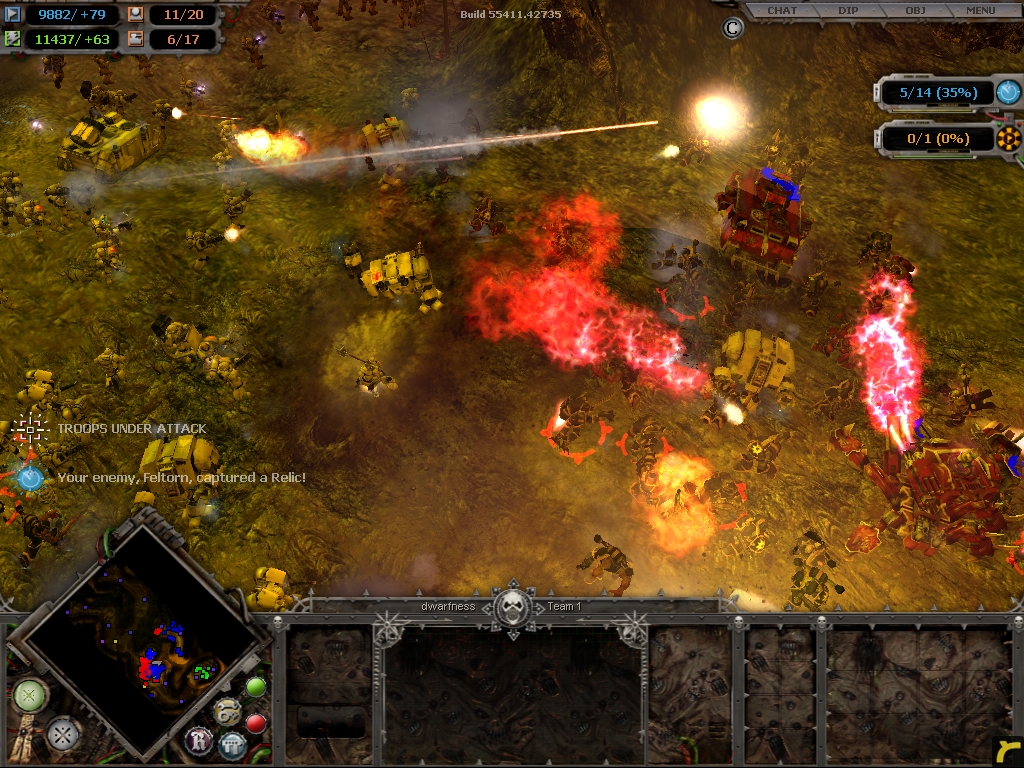Click the small green round minimap button
Screen dimensions: 1024x768
[256, 687]
